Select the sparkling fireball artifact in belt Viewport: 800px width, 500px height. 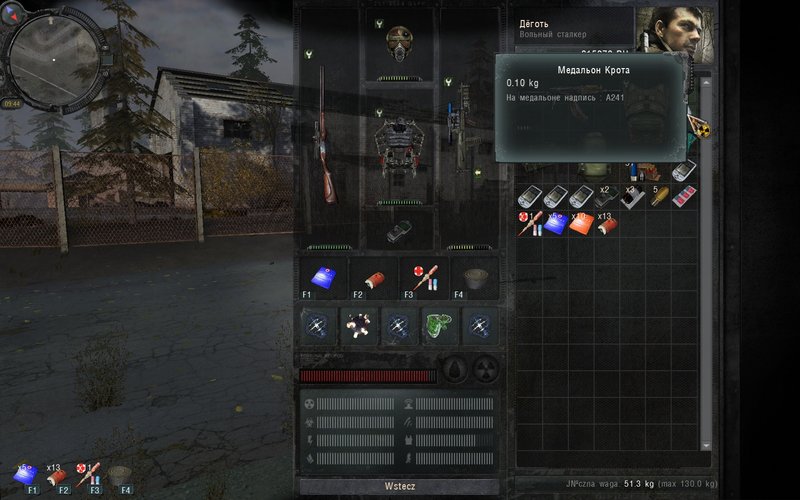click(x=358, y=325)
